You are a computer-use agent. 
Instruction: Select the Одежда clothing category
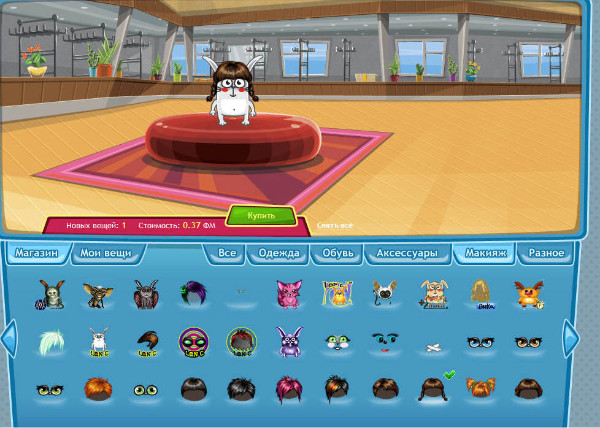(x=279, y=253)
